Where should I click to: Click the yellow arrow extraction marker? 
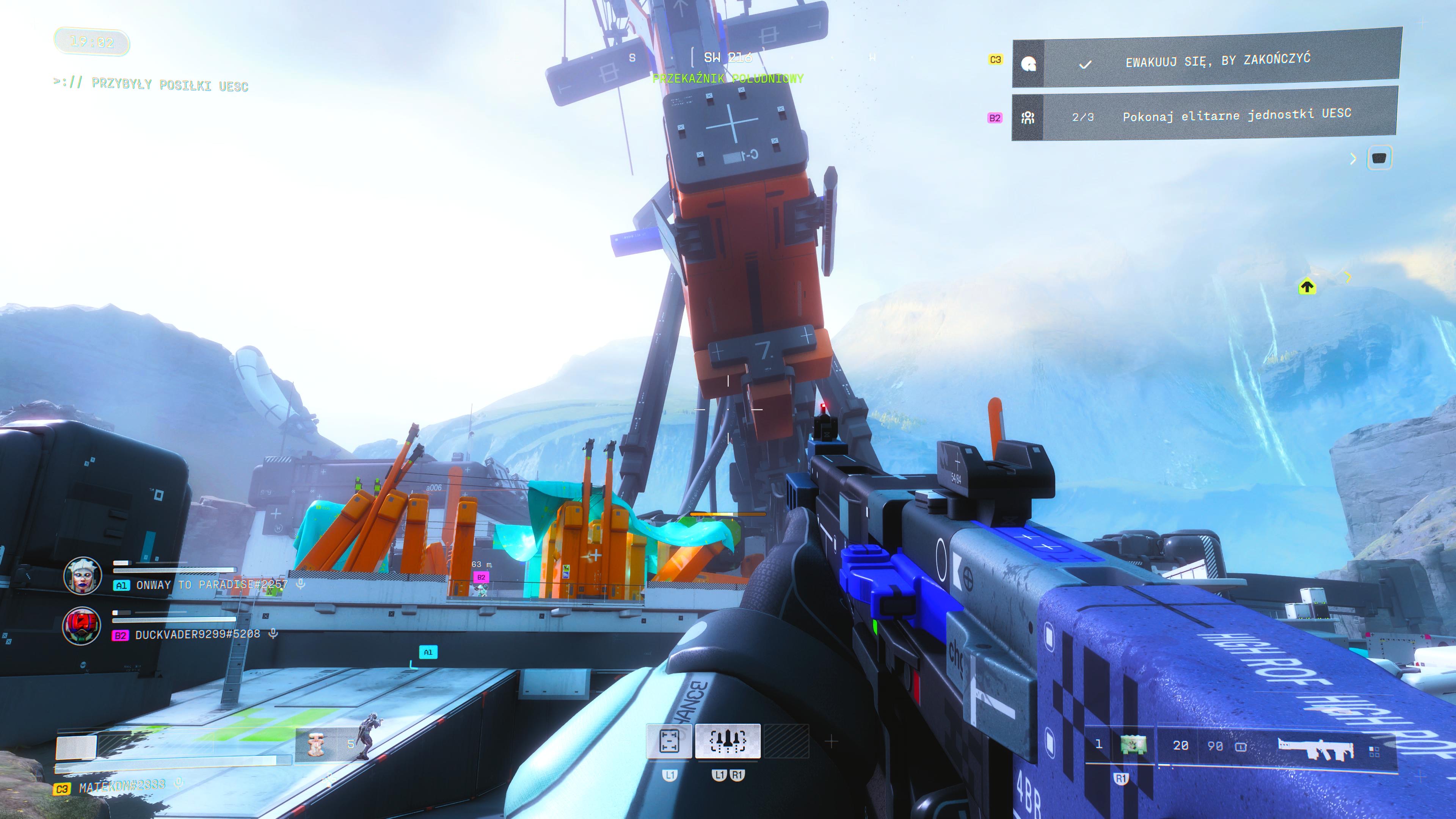tap(1307, 287)
